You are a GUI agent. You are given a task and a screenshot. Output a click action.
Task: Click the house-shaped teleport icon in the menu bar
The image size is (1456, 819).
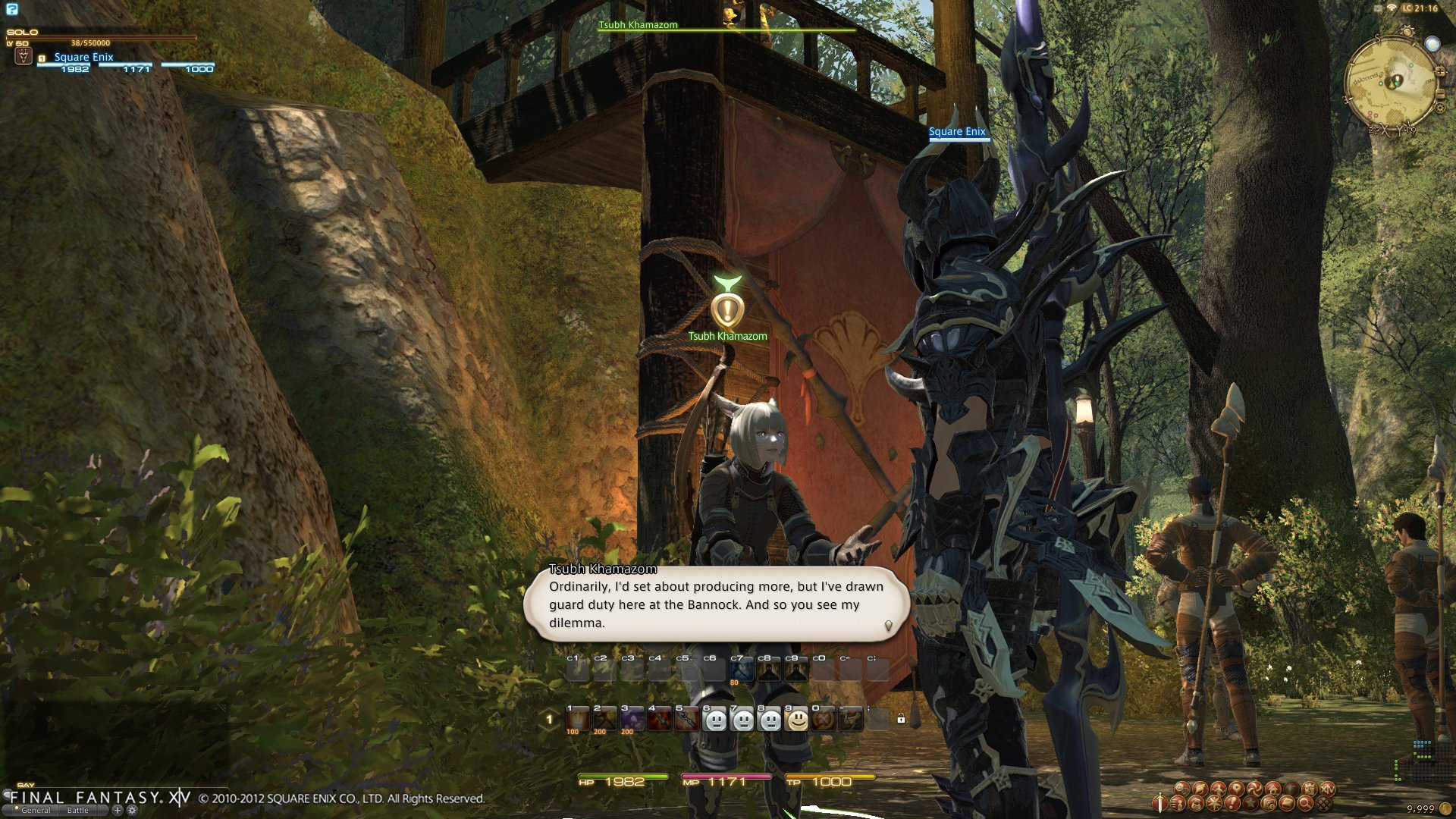1272,789
